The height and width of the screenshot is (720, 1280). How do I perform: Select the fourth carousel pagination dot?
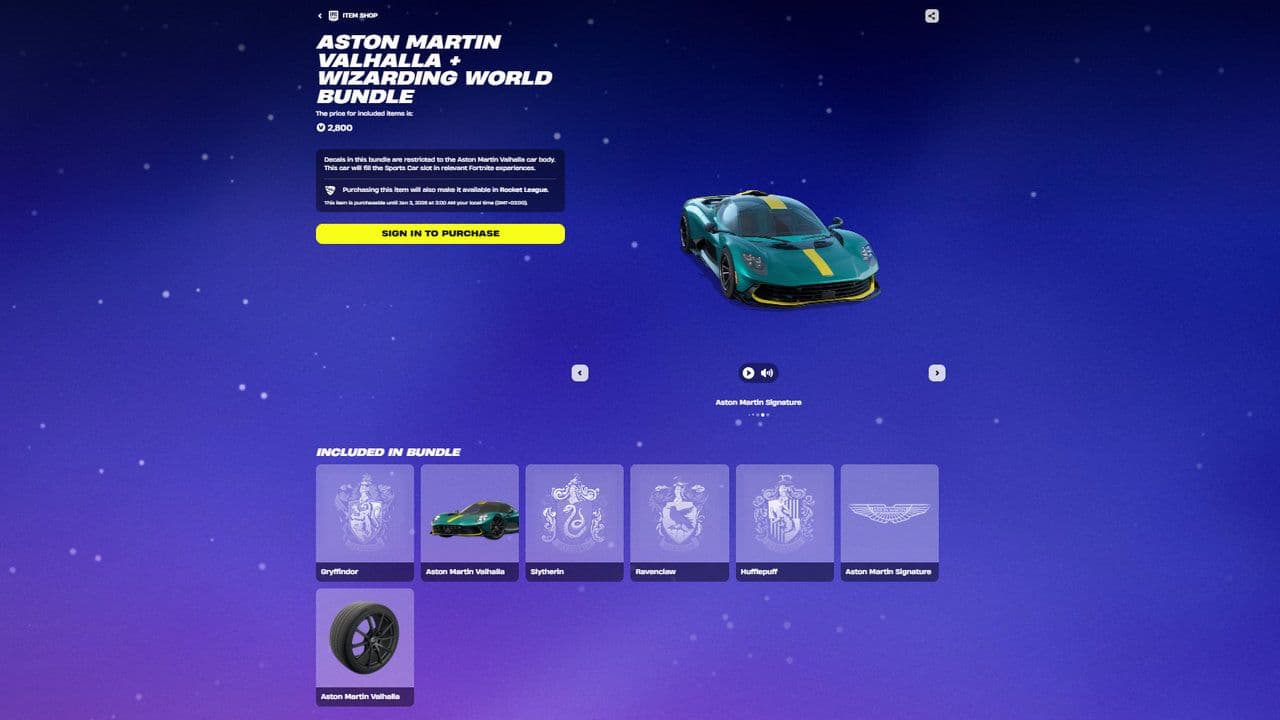tap(763, 414)
